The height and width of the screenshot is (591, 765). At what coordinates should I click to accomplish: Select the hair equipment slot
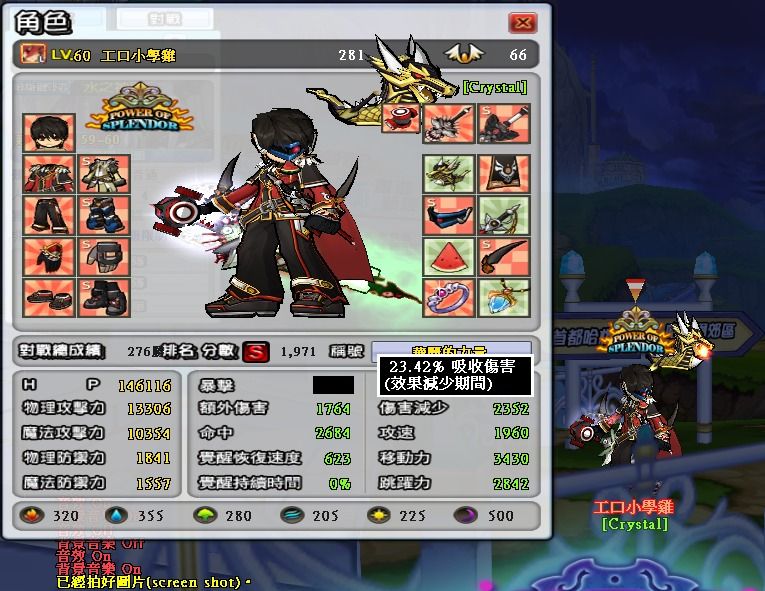tap(48, 133)
